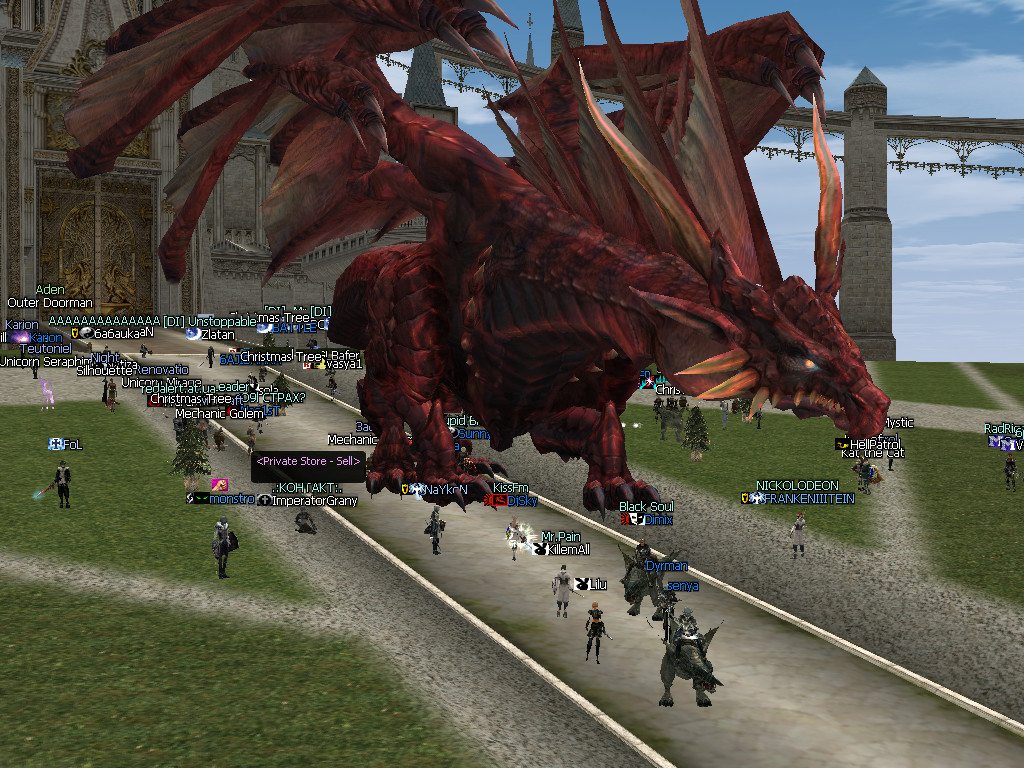Viewport: 1024px width, 768px height.
Task: Open the Private Store - Sell sign
Action: pos(308,462)
